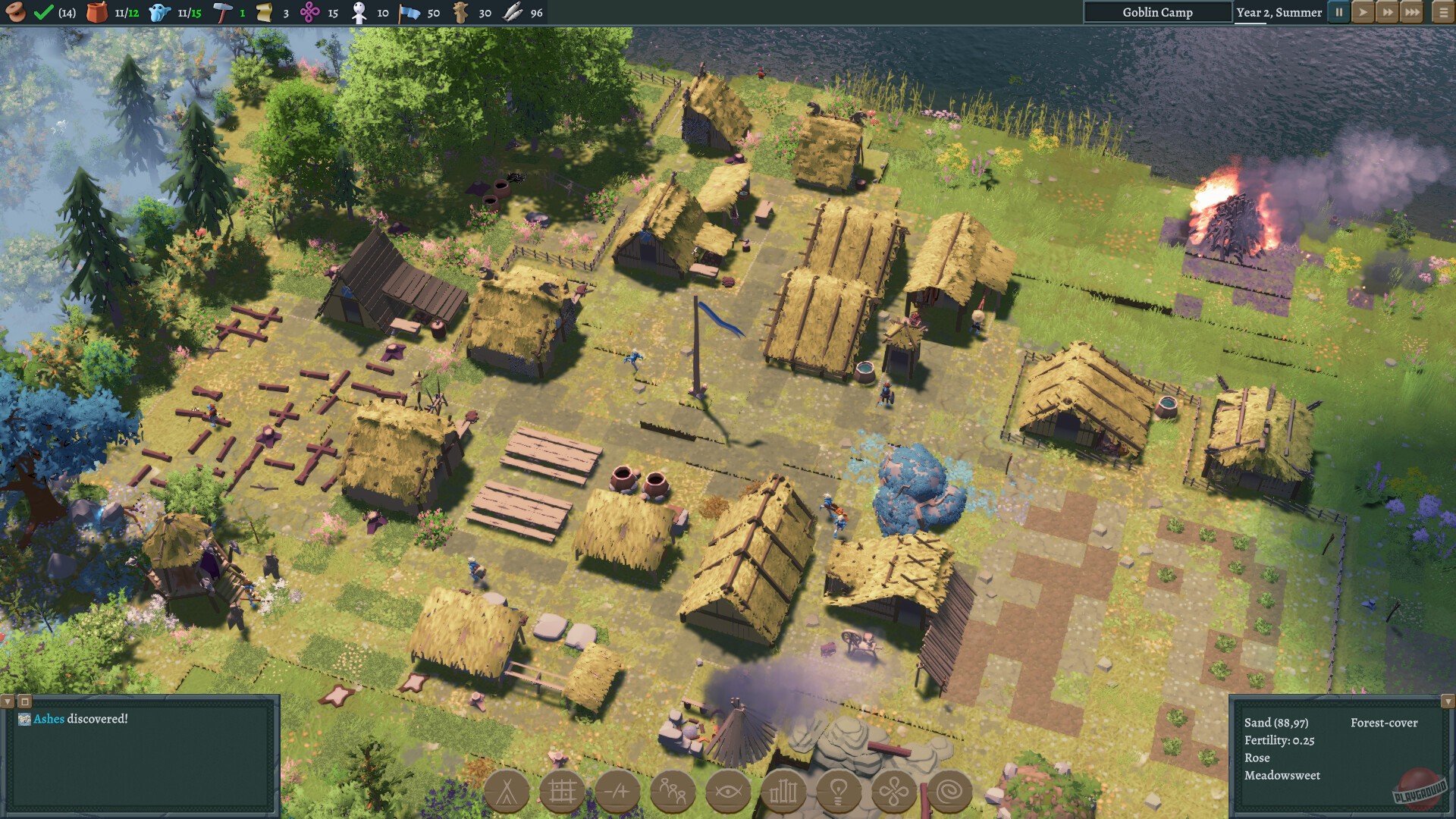Select the grid construction tool

(564, 791)
